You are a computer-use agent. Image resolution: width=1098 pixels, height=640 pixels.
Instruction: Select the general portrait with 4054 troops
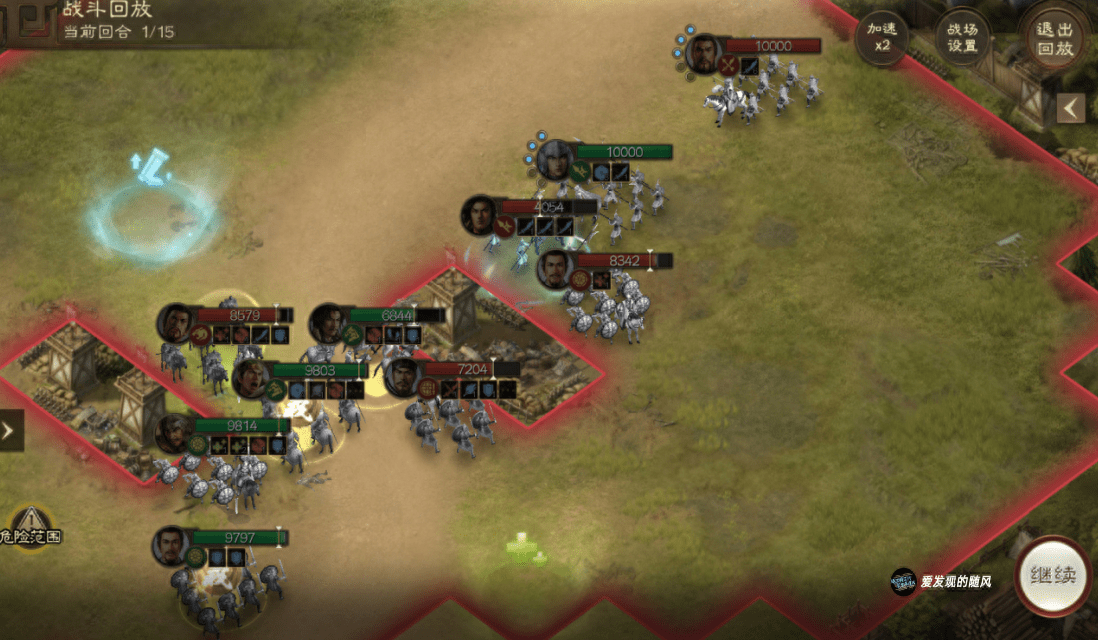click(x=480, y=214)
